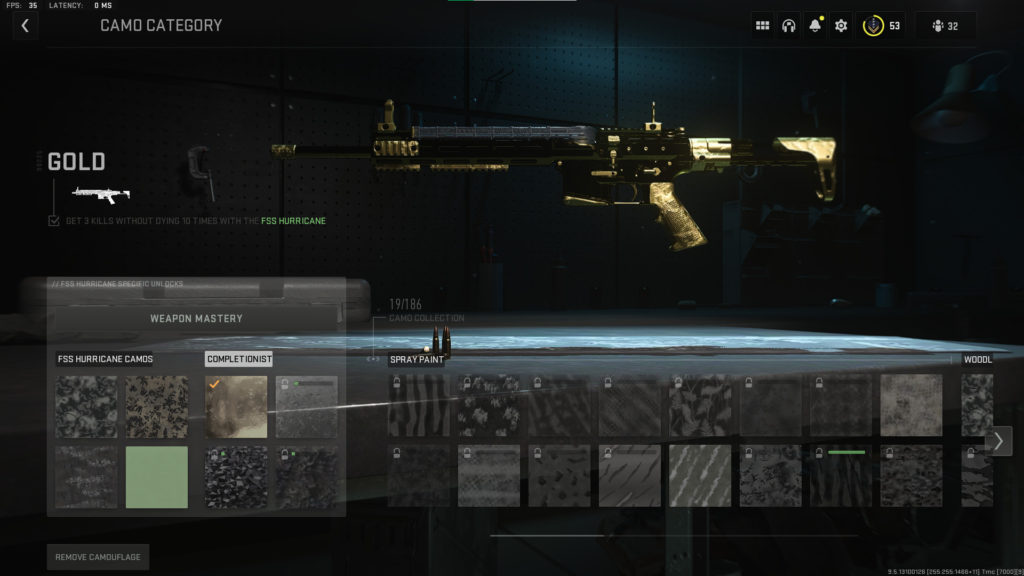Open the social friends button showing 32
1024x576 pixels.
coord(945,26)
